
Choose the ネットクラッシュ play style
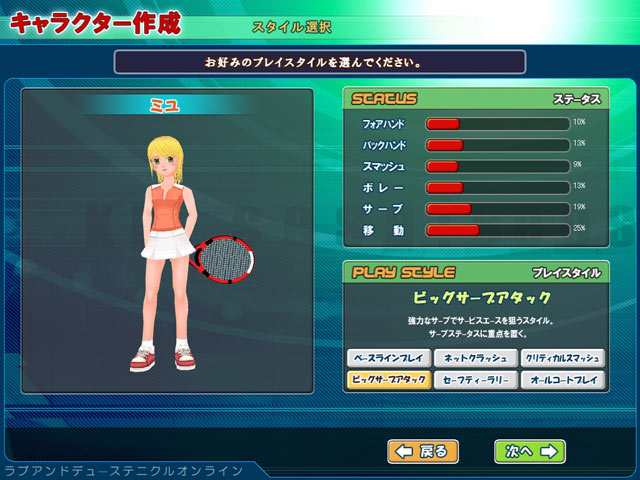[475, 358]
